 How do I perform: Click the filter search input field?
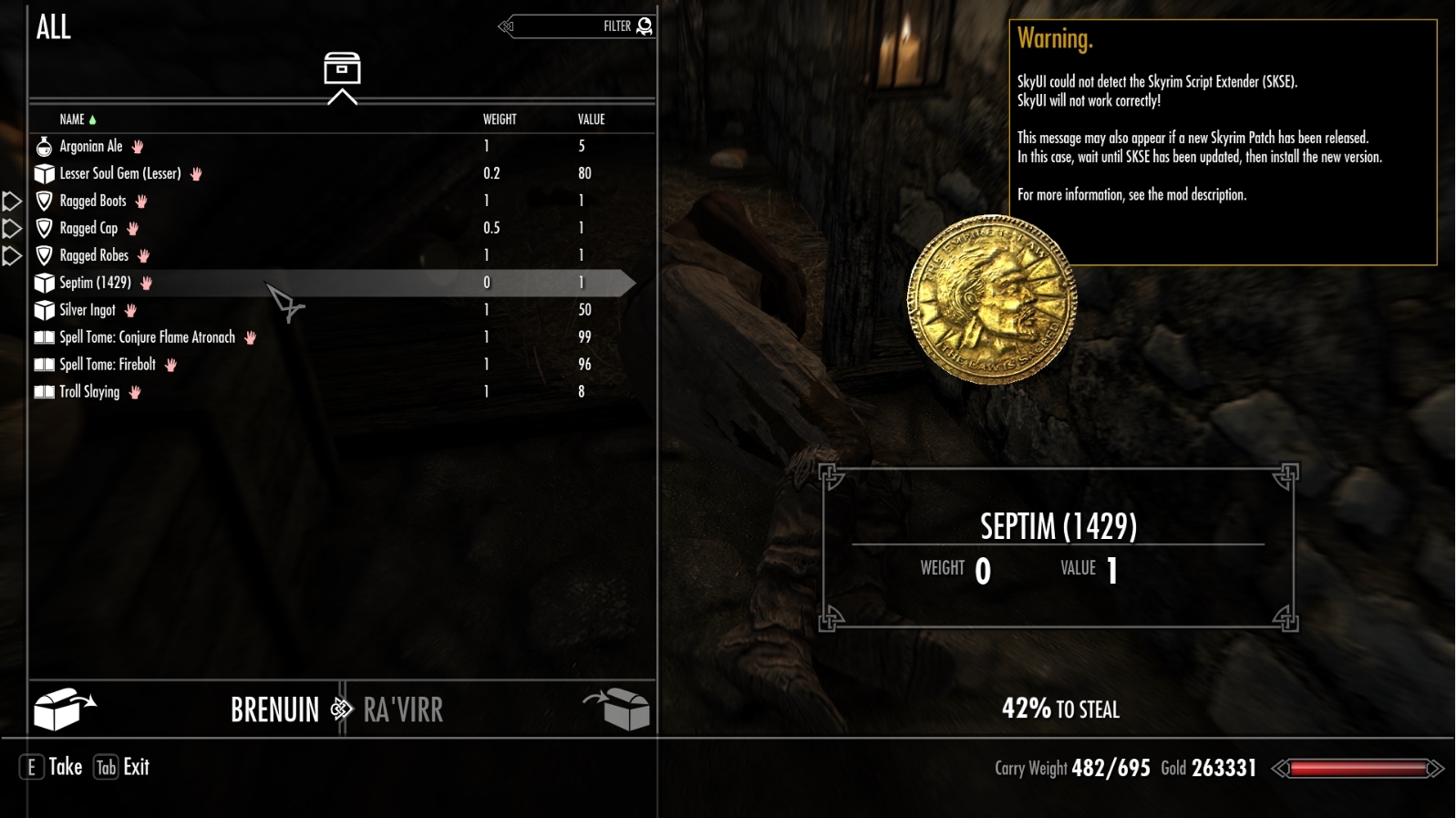click(x=574, y=26)
